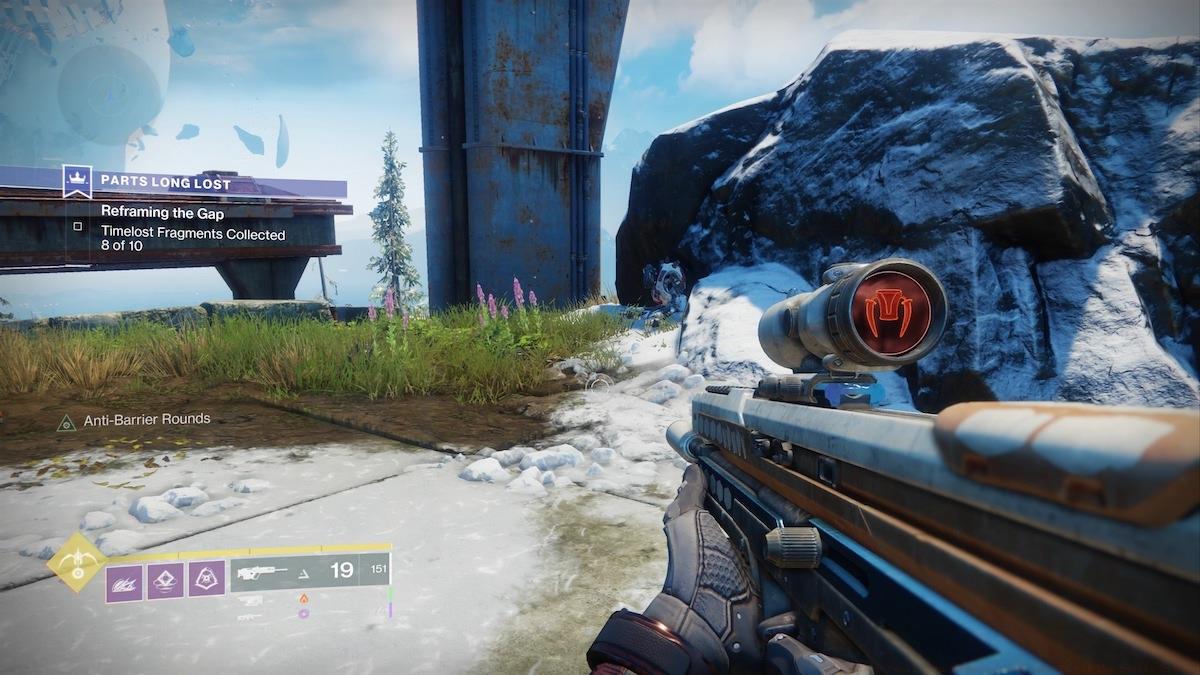The height and width of the screenshot is (675, 1200).
Task: Tick the Timelost Fragments objective checkbox
Action: [x=78, y=227]
